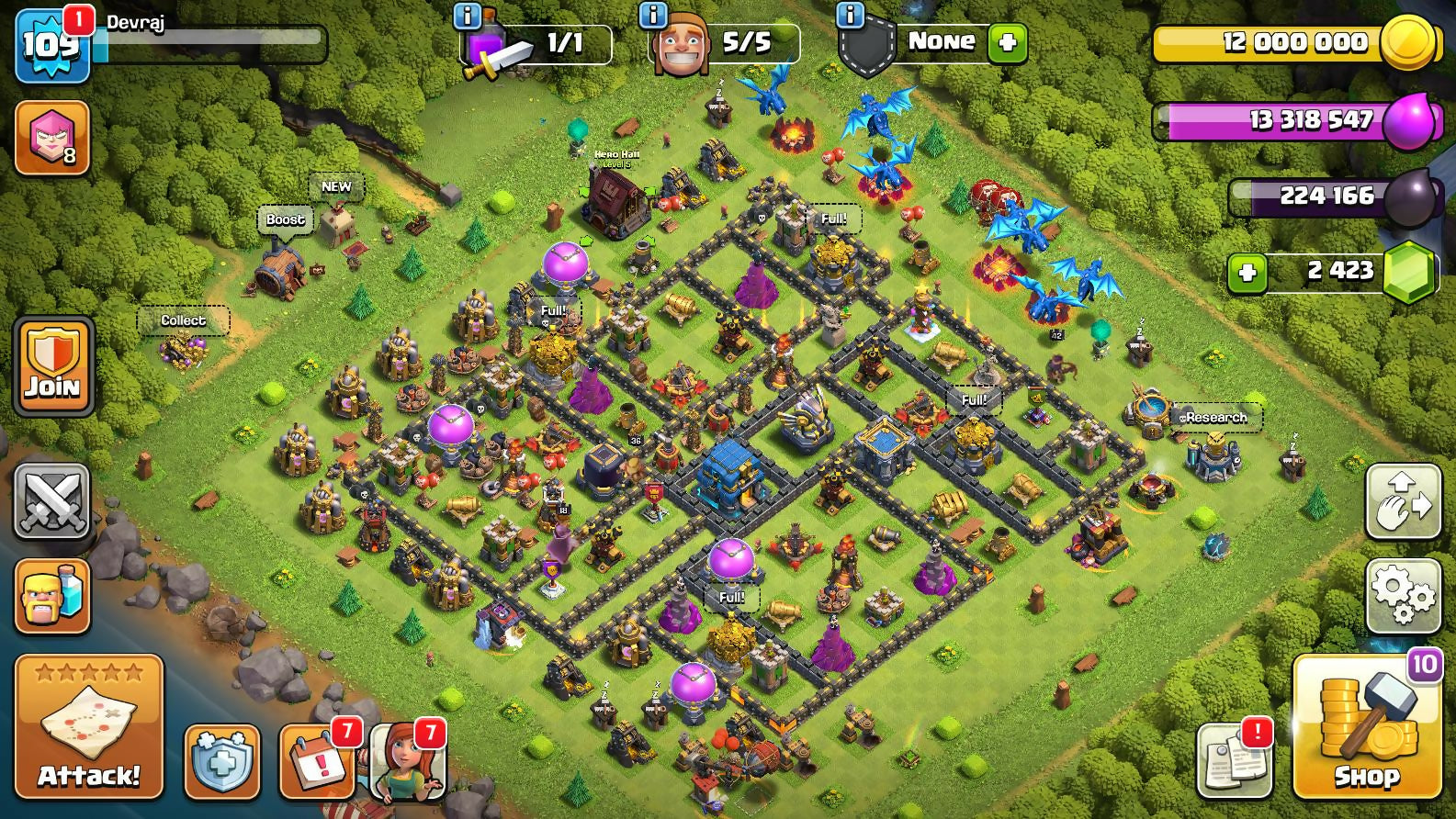Tap the Attack! map button
1456x819 pixels.
pos(88,726)
